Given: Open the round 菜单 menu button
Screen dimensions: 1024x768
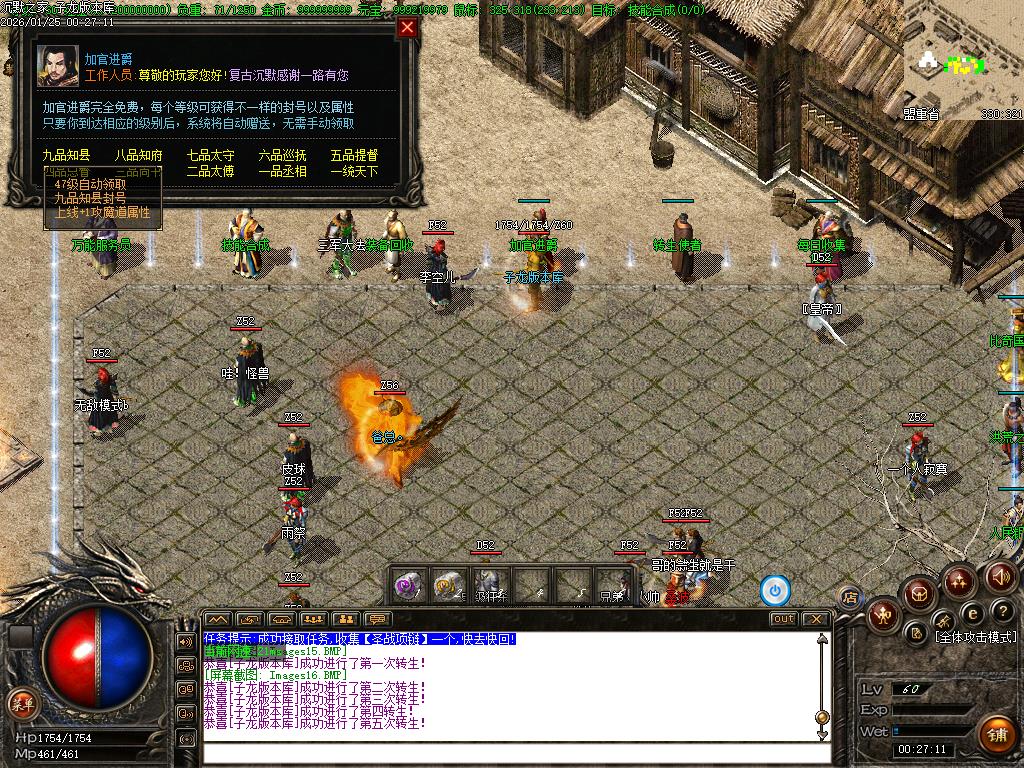Looking at the screenshot, I should (21, 703).
